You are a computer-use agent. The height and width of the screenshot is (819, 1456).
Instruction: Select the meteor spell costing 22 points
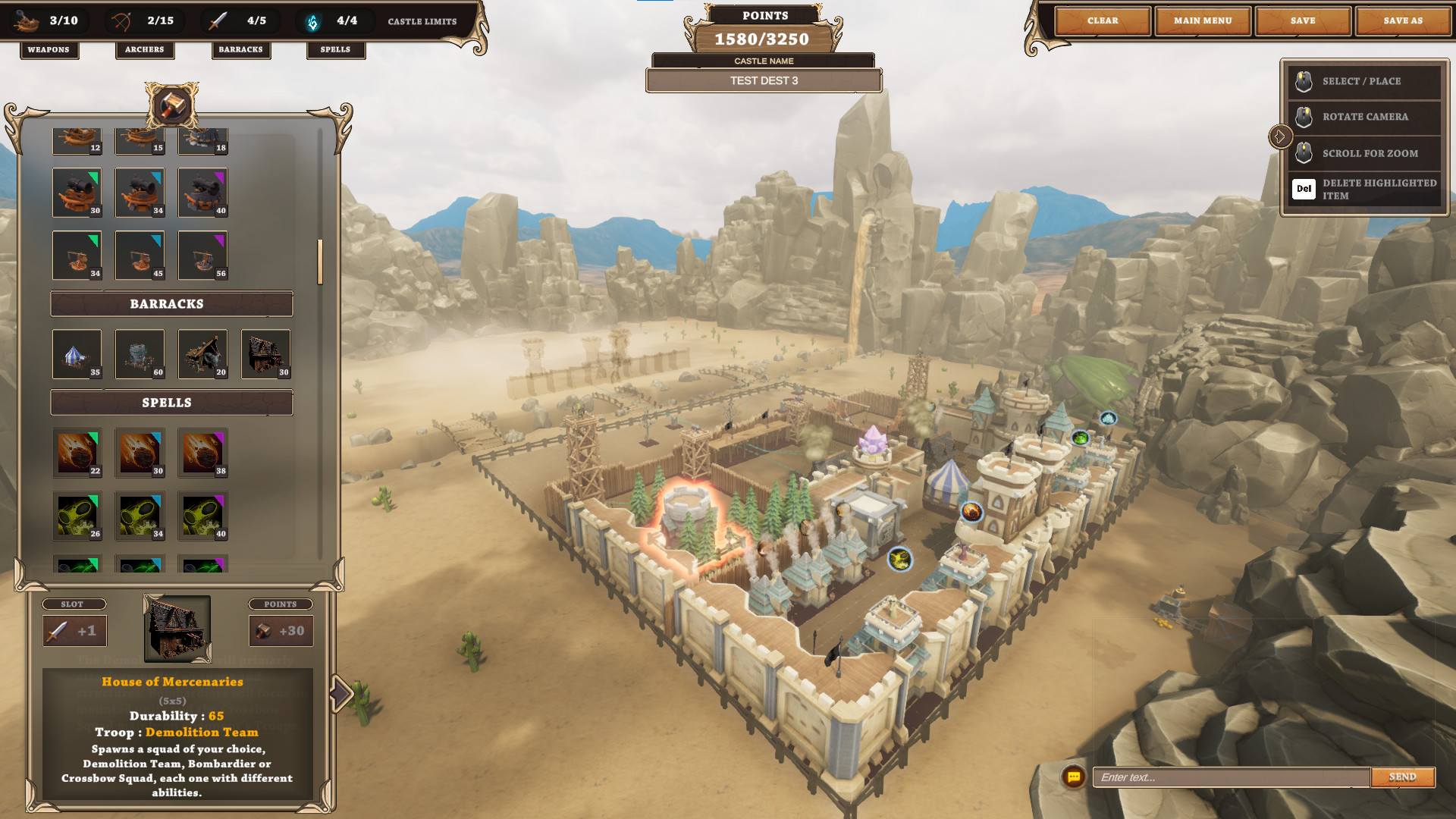[77, 453]
